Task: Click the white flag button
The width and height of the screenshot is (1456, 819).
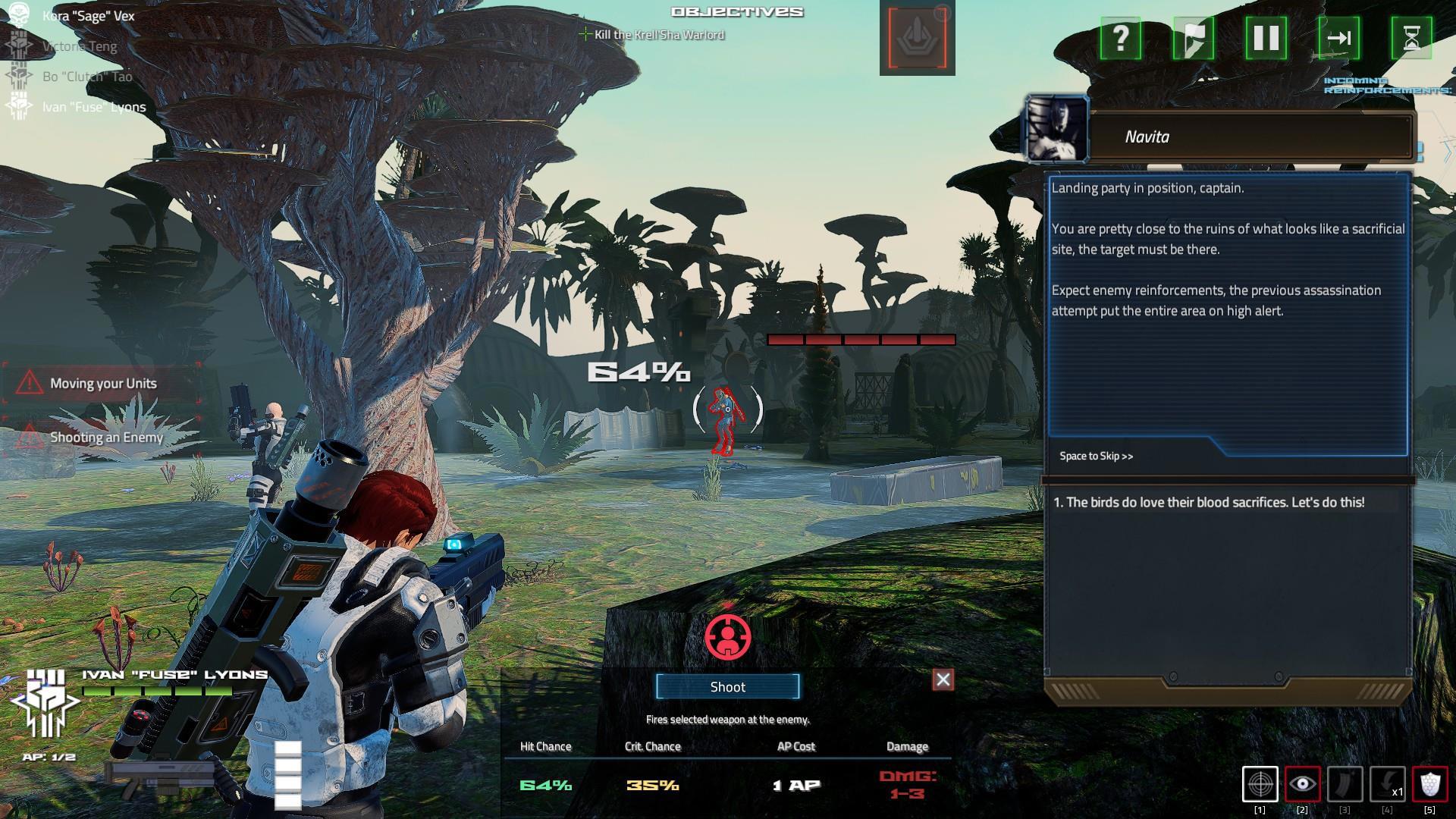Action: click(1193, 38)
